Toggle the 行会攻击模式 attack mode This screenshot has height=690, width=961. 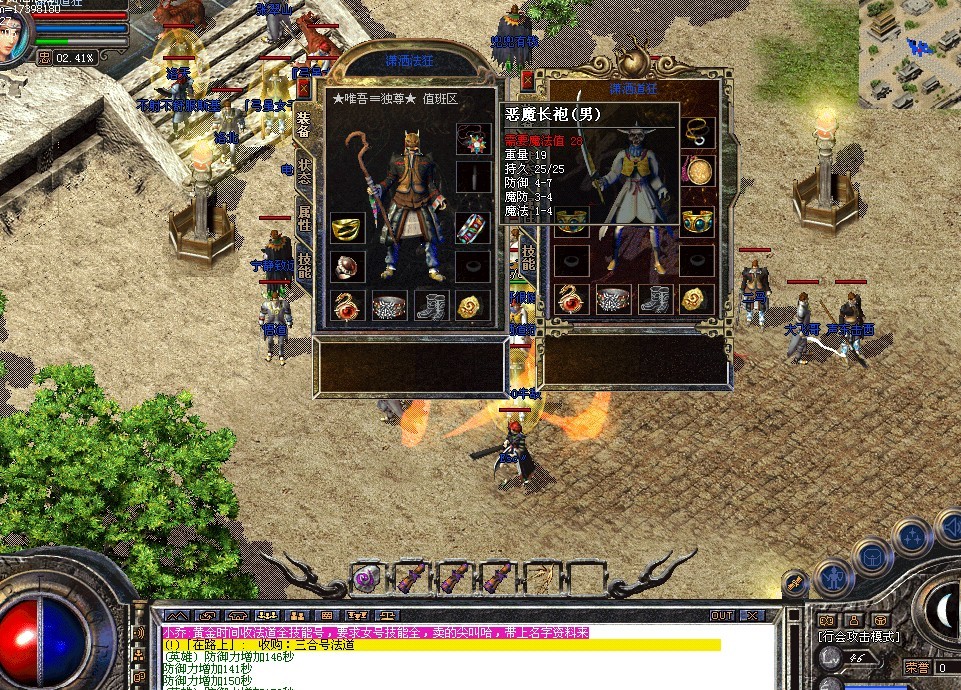[x=858, y=636]
